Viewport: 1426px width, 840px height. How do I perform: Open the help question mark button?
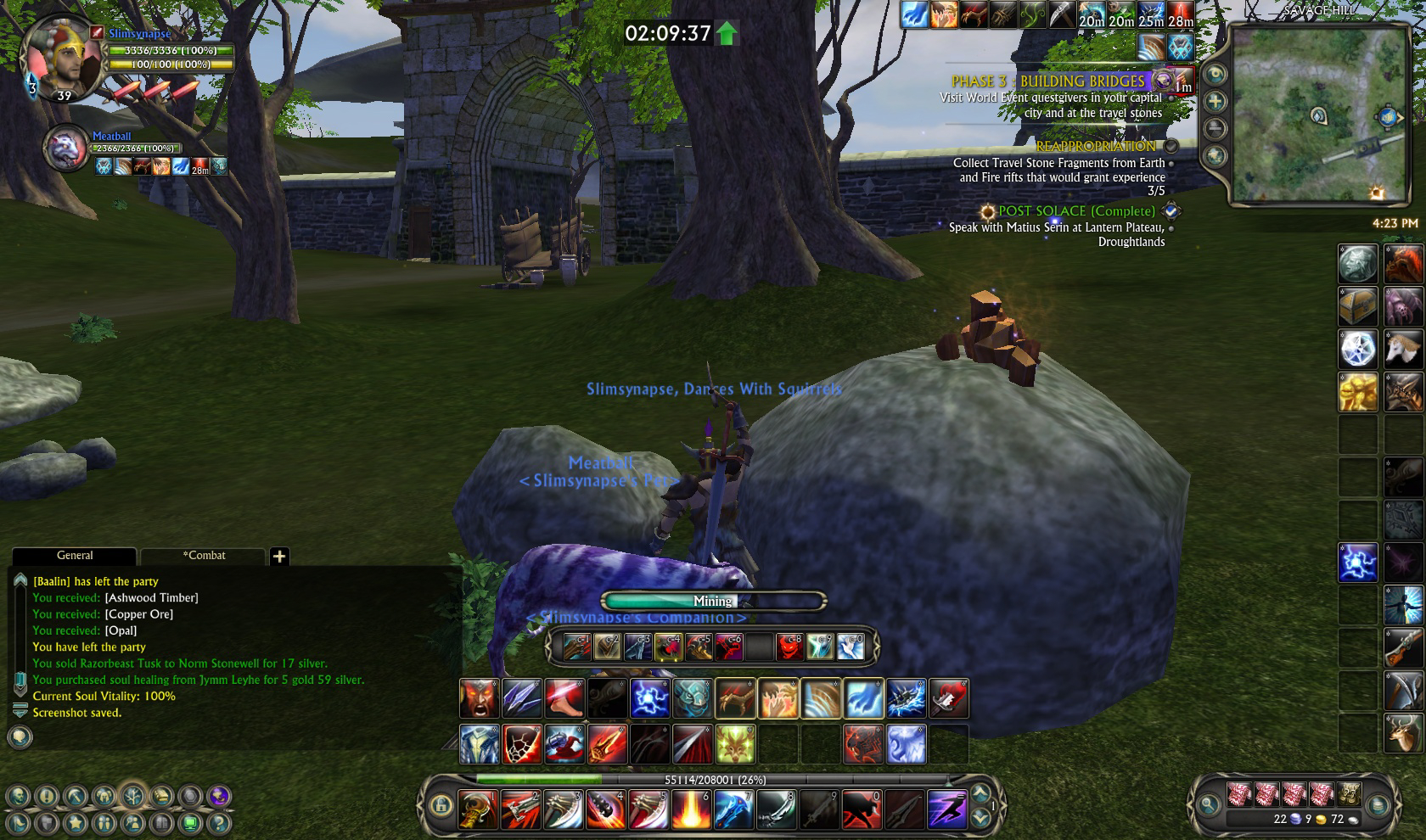[219, 823]
